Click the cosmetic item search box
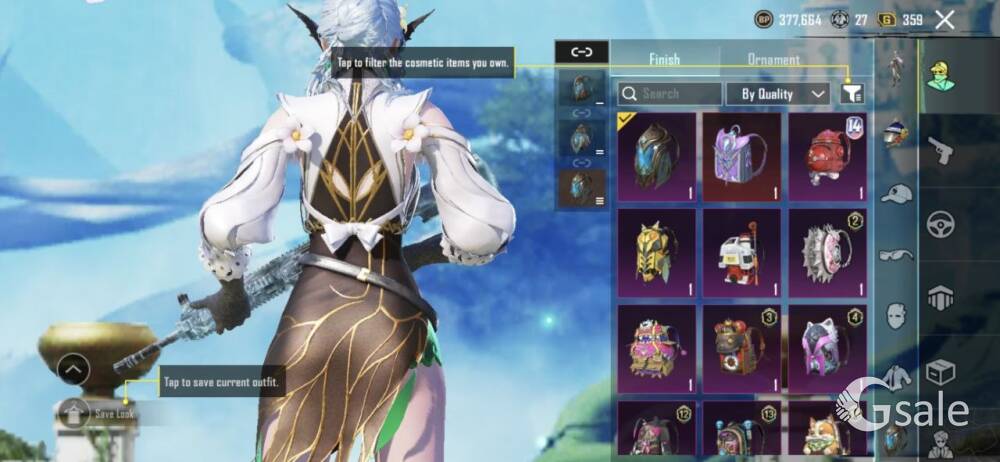The height and width of the screenshot is (462, 1000). point(669,94)
